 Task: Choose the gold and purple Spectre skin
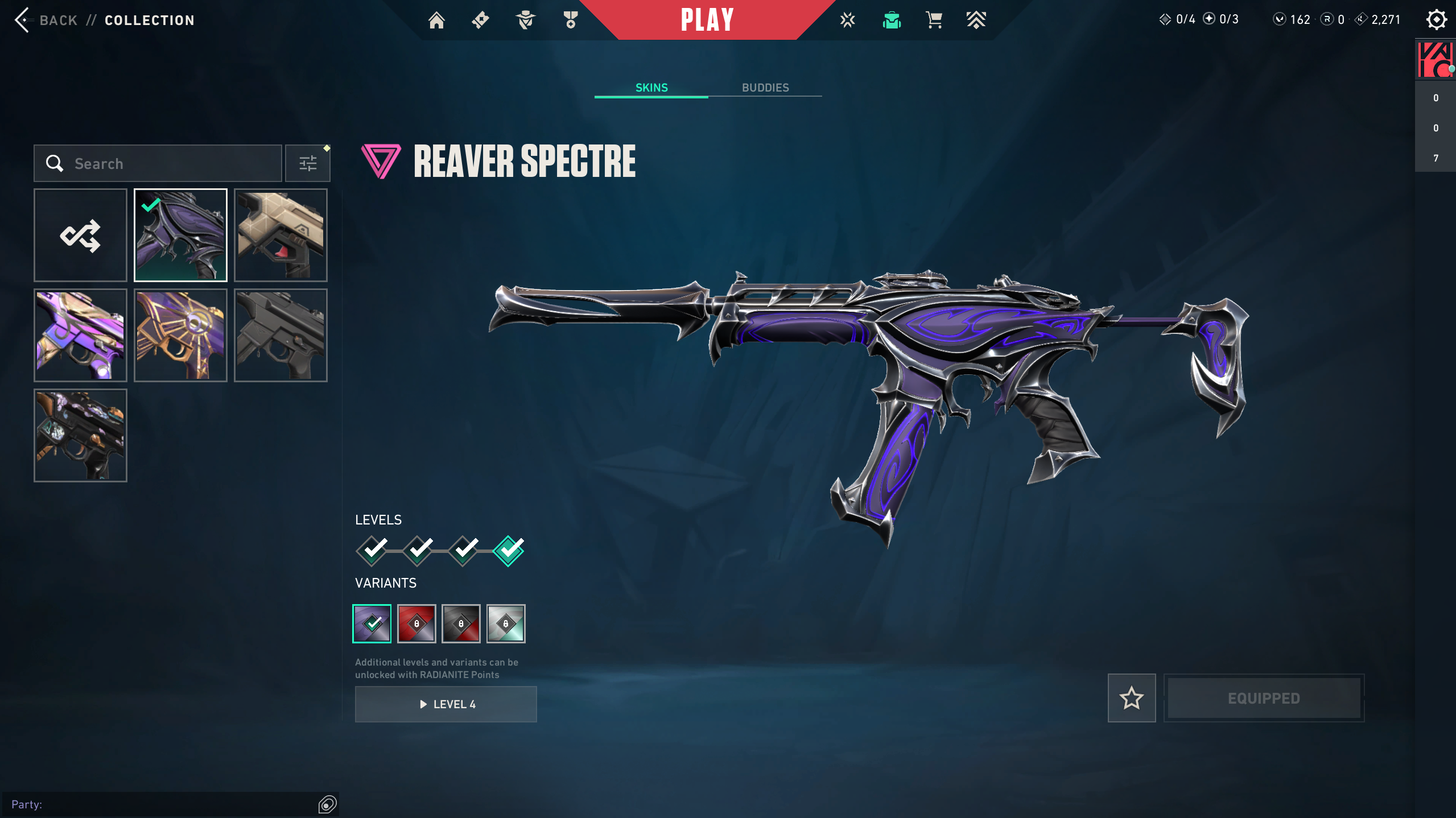tap(180, 336)
